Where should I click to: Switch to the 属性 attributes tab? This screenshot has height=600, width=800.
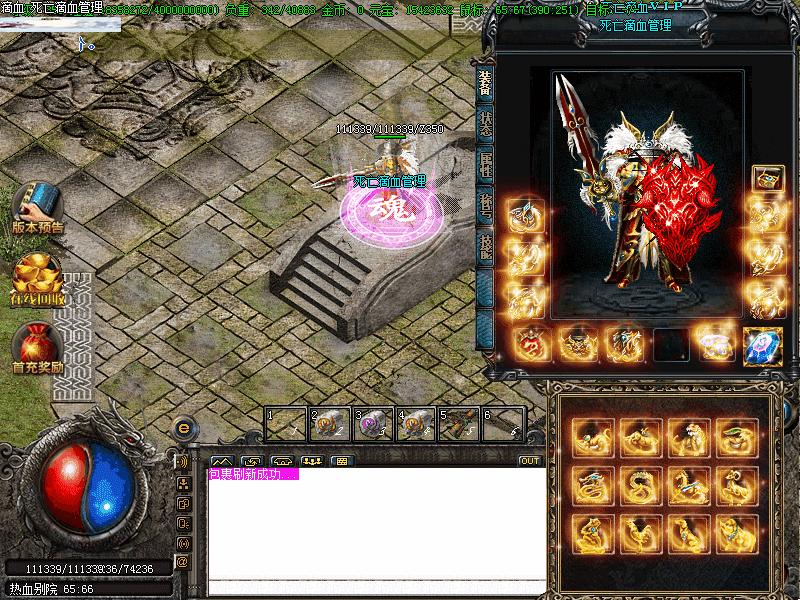pyautogui.click(x=485, y=166)
